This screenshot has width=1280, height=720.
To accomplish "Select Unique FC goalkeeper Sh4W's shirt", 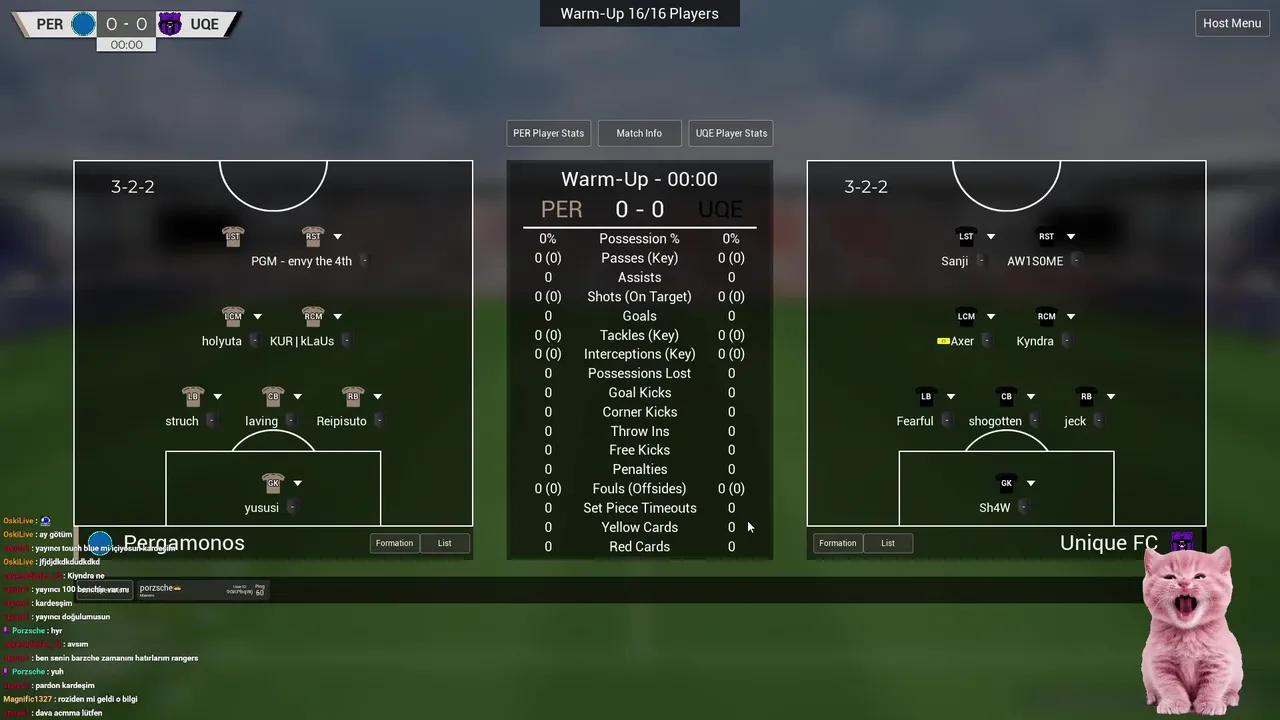I will pyautogui.click(x=1006, y=483).
